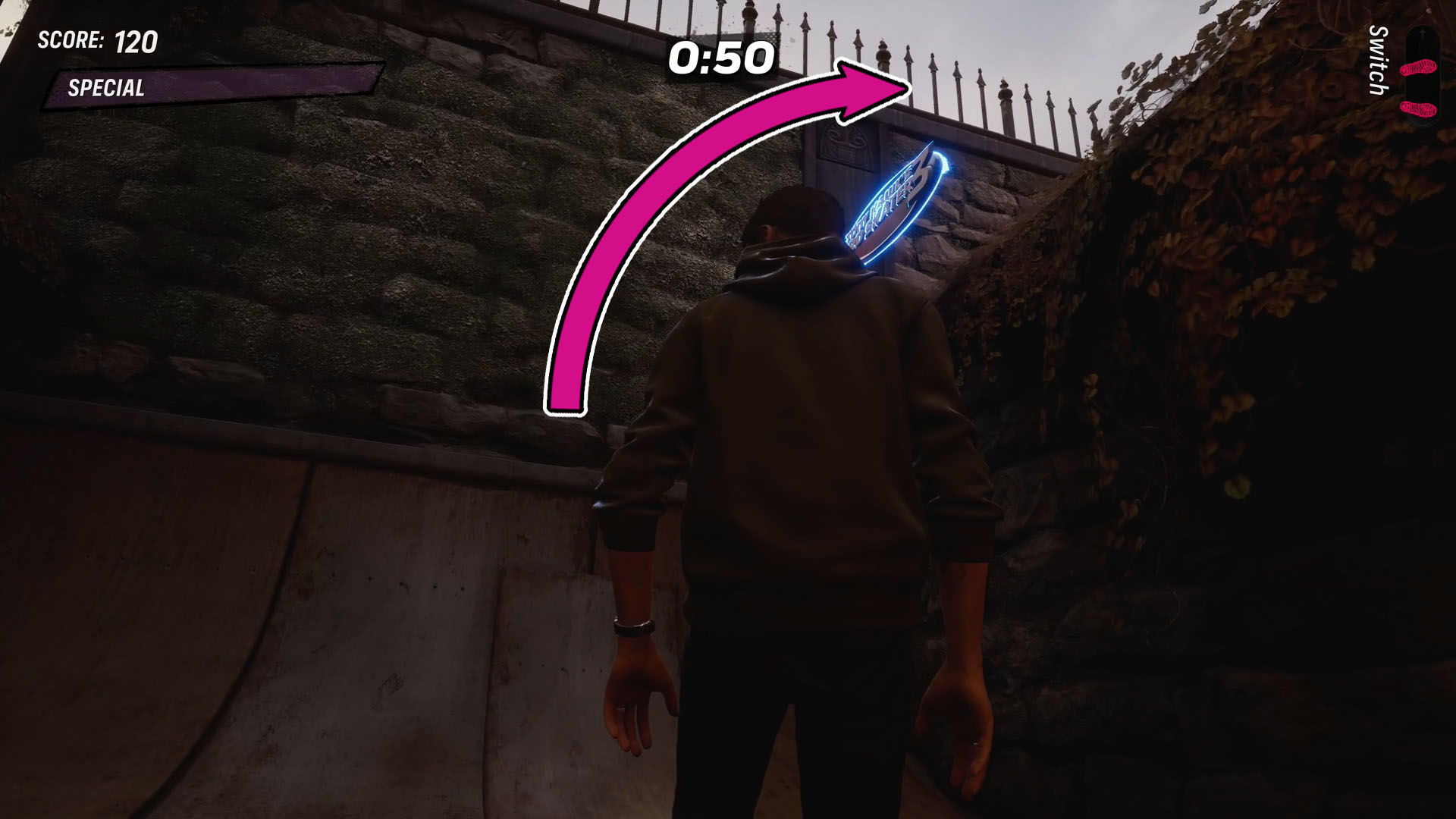The image size is (1456, 819).
Task: Click the SCORE label in the HUD
Action: 68,43
